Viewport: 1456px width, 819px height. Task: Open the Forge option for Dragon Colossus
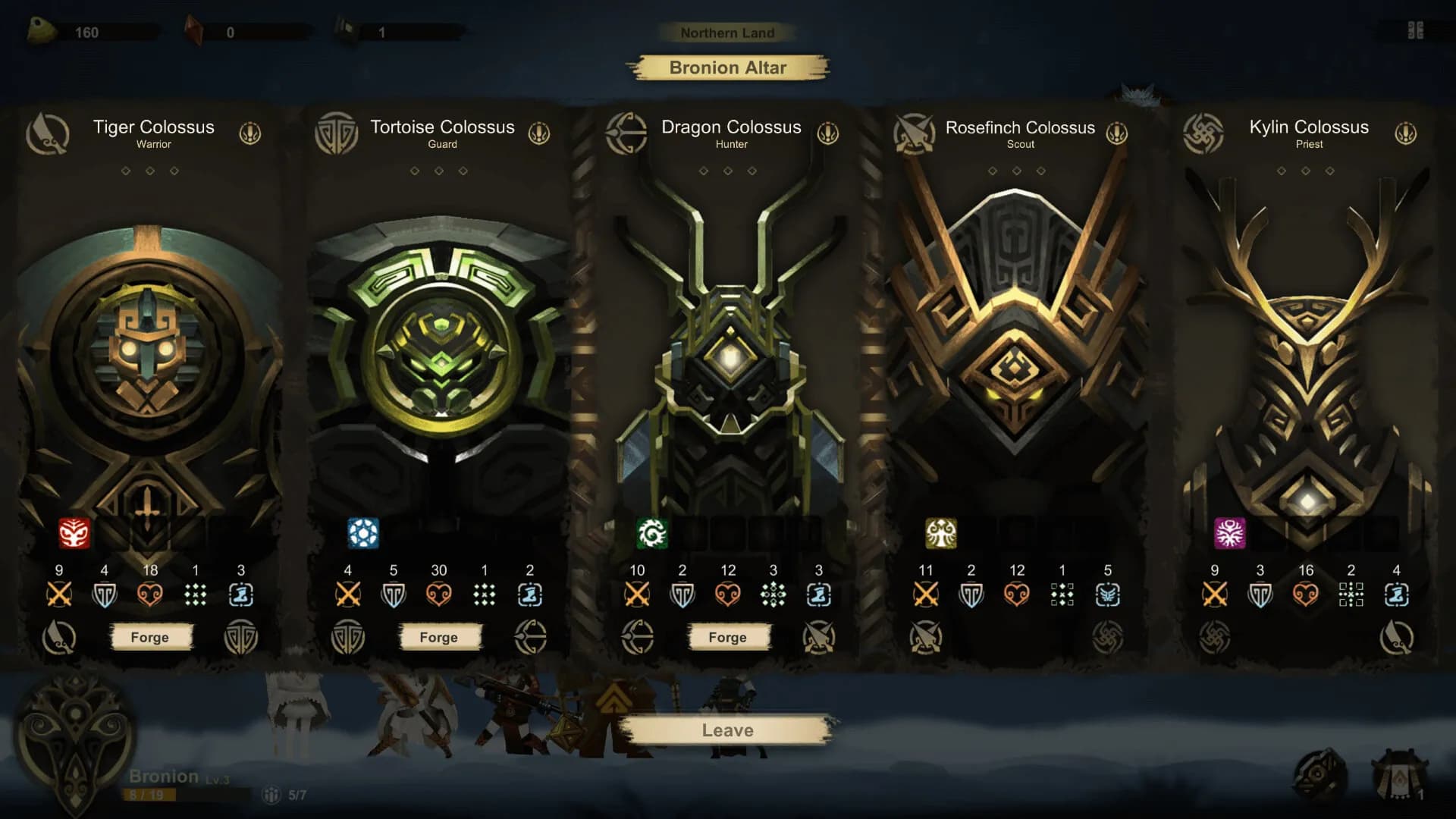point(728,637)
